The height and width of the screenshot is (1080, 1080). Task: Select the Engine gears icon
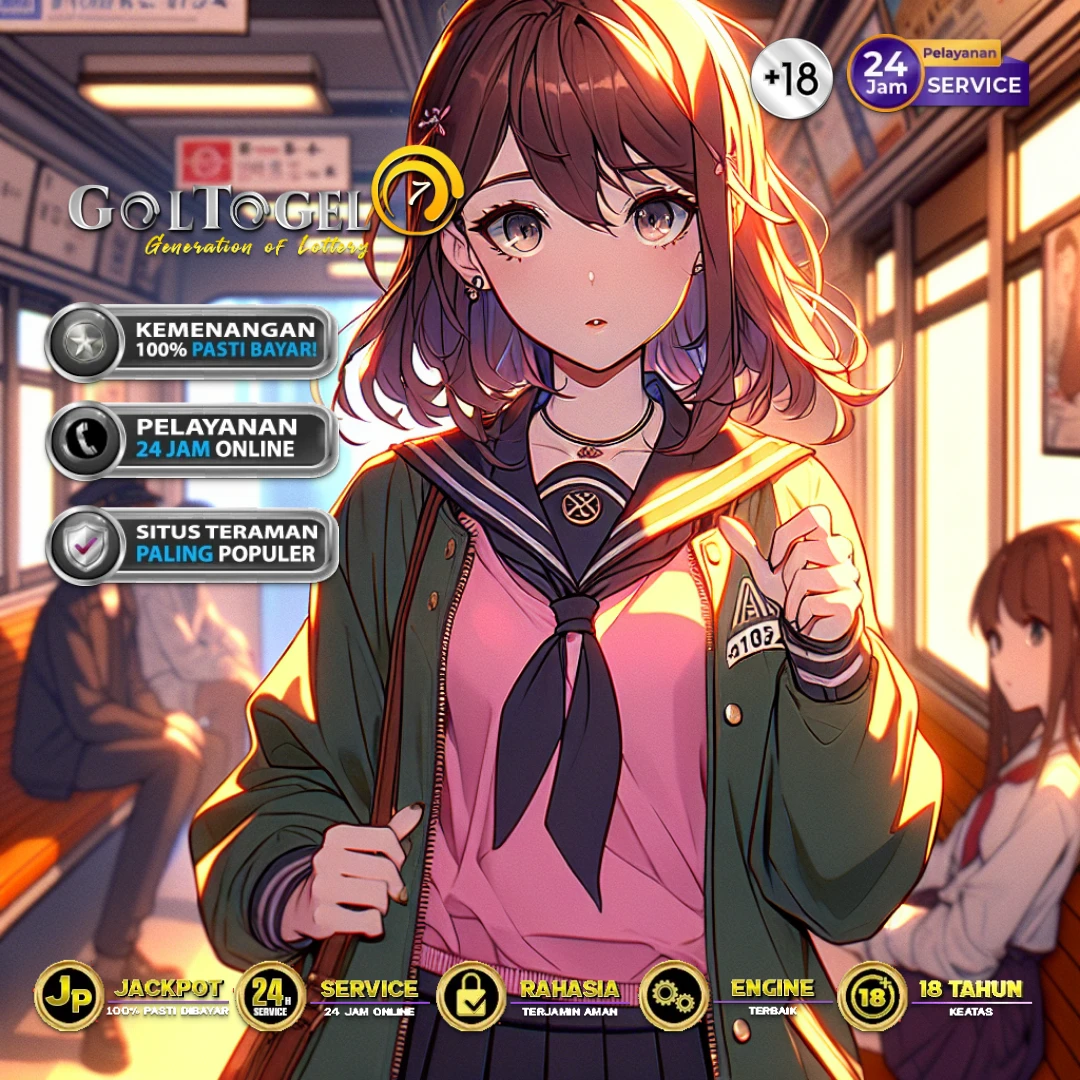click(x=673, y=996)
